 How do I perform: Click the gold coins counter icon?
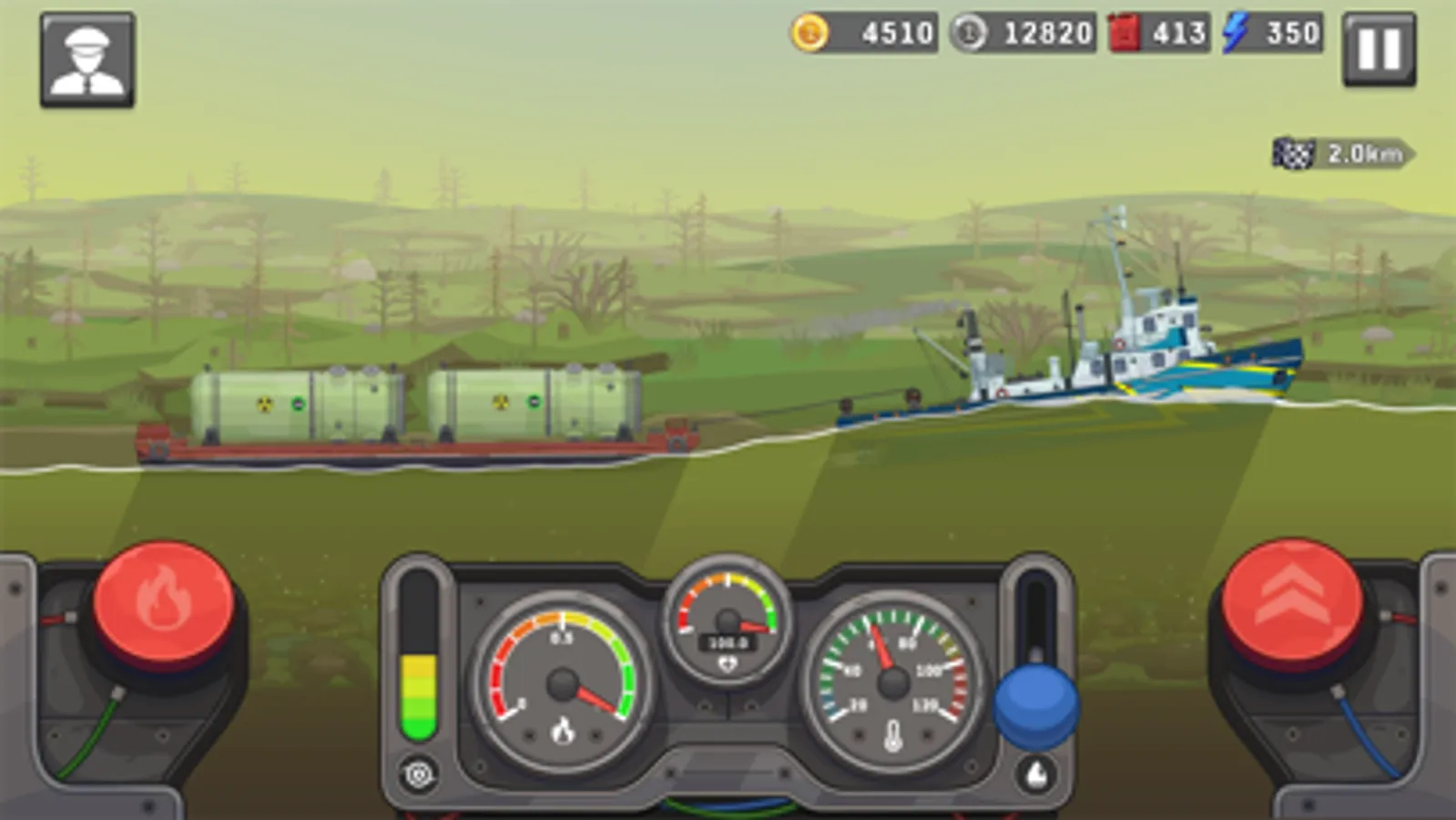(x=811, y=33)
